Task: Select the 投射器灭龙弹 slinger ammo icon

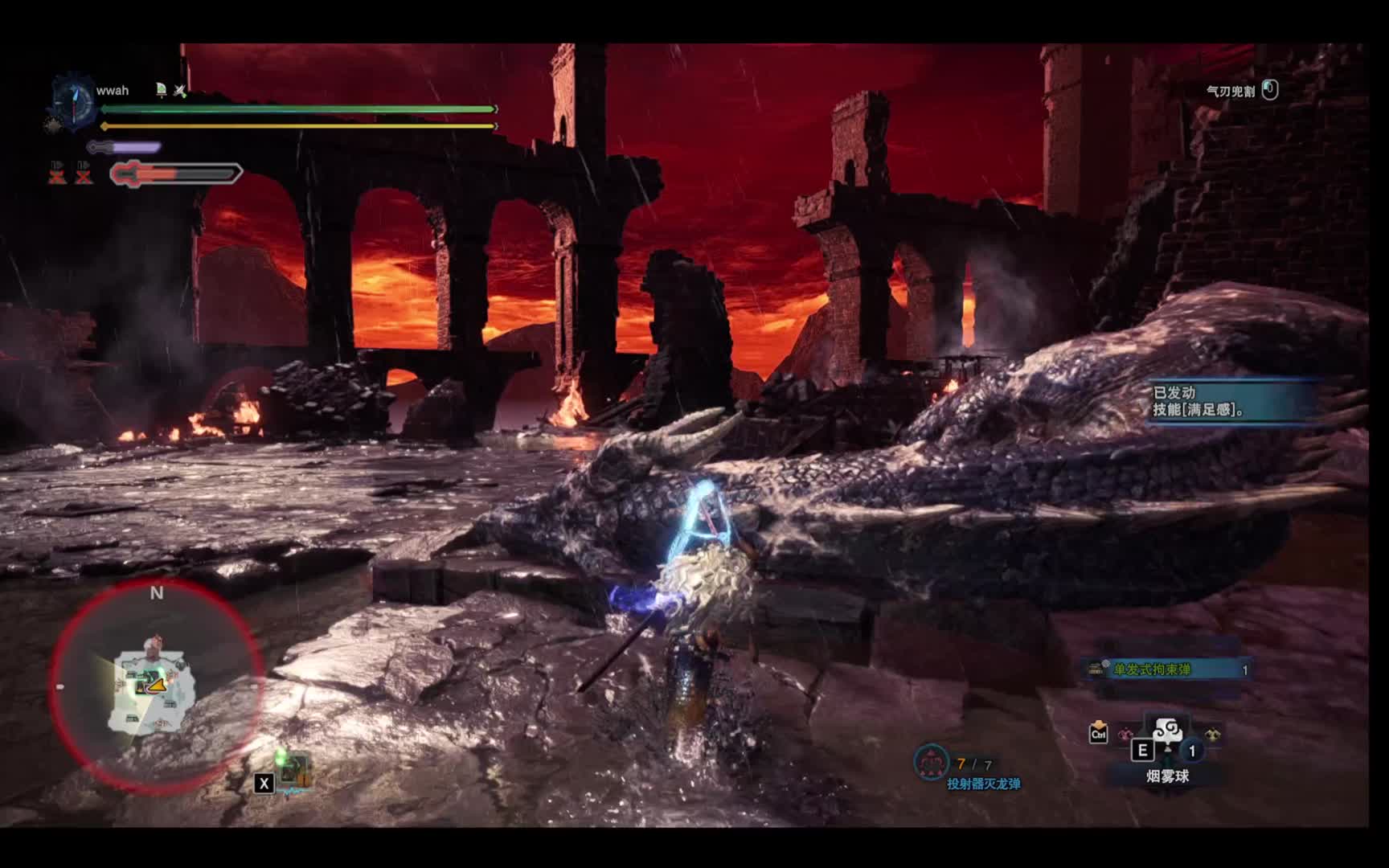Action: (x=931, y=763)
